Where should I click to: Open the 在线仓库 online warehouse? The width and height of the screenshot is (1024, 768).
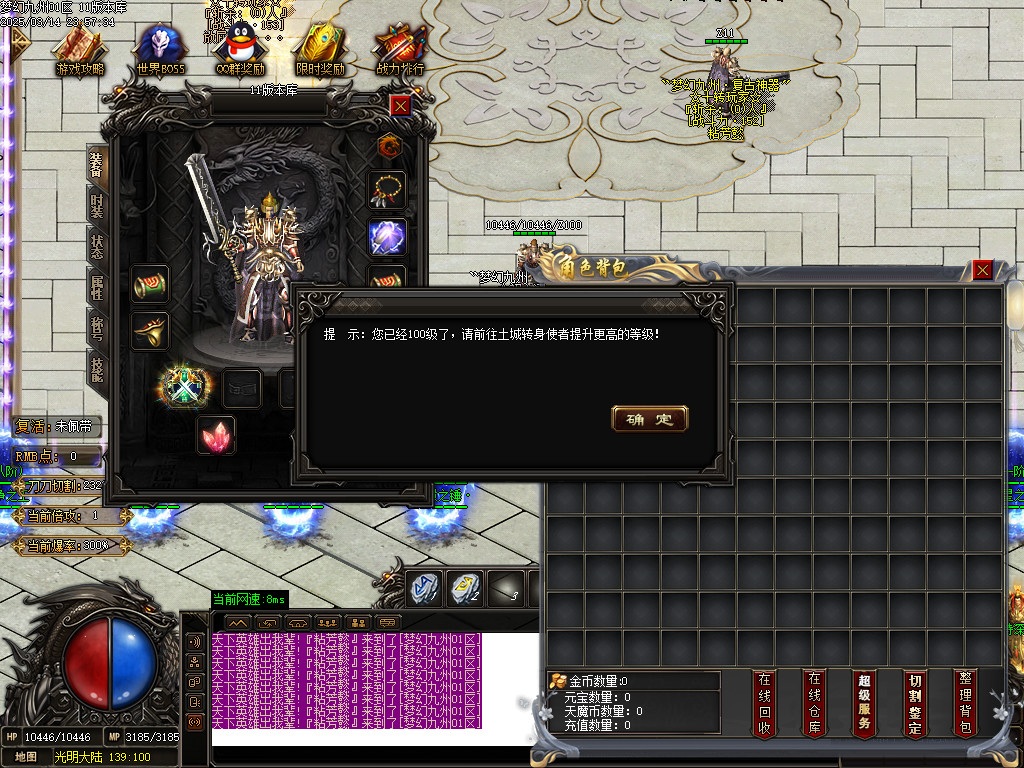815,704
